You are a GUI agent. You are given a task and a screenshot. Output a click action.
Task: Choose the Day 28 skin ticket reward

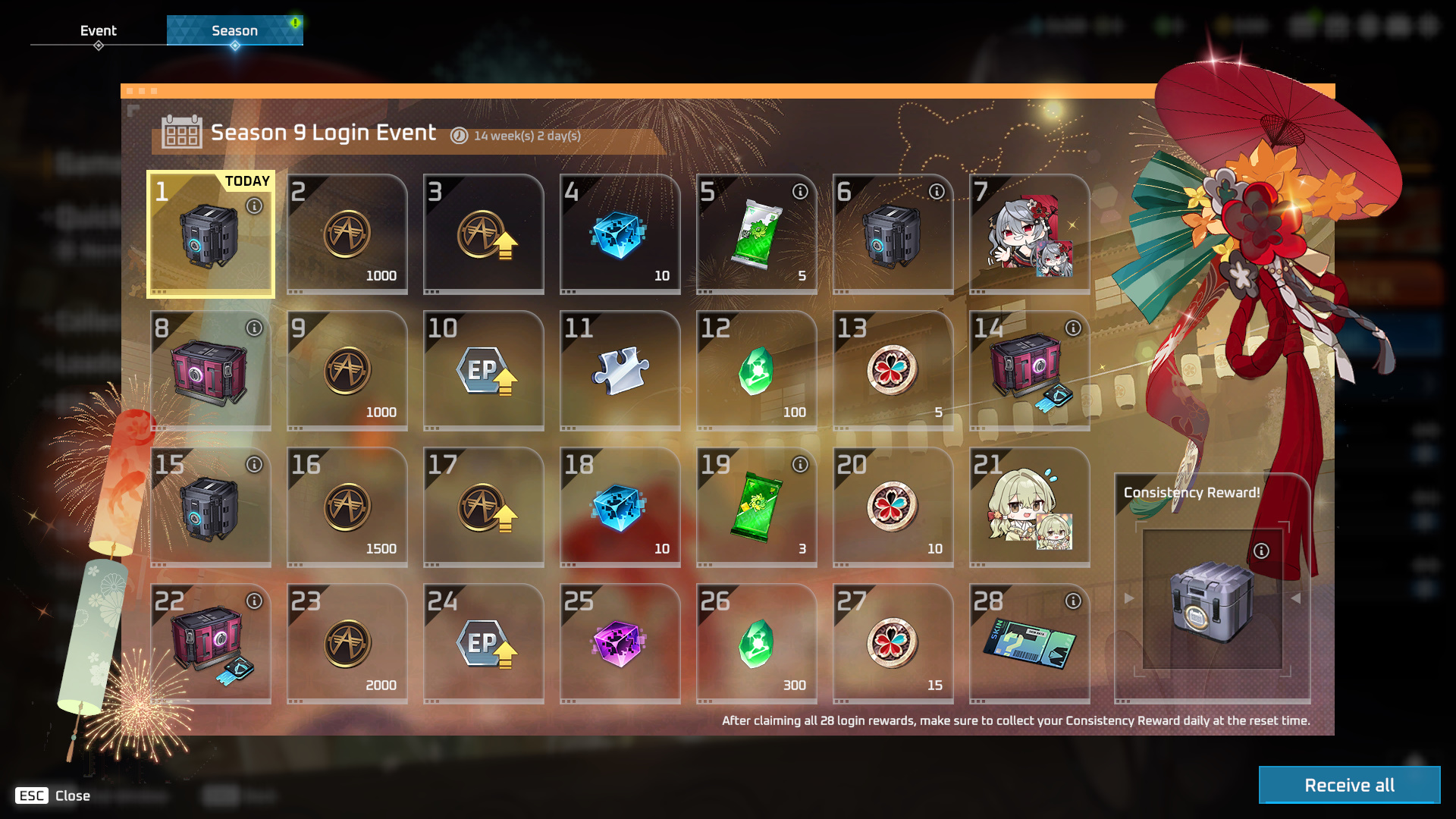coord(1029,645)
